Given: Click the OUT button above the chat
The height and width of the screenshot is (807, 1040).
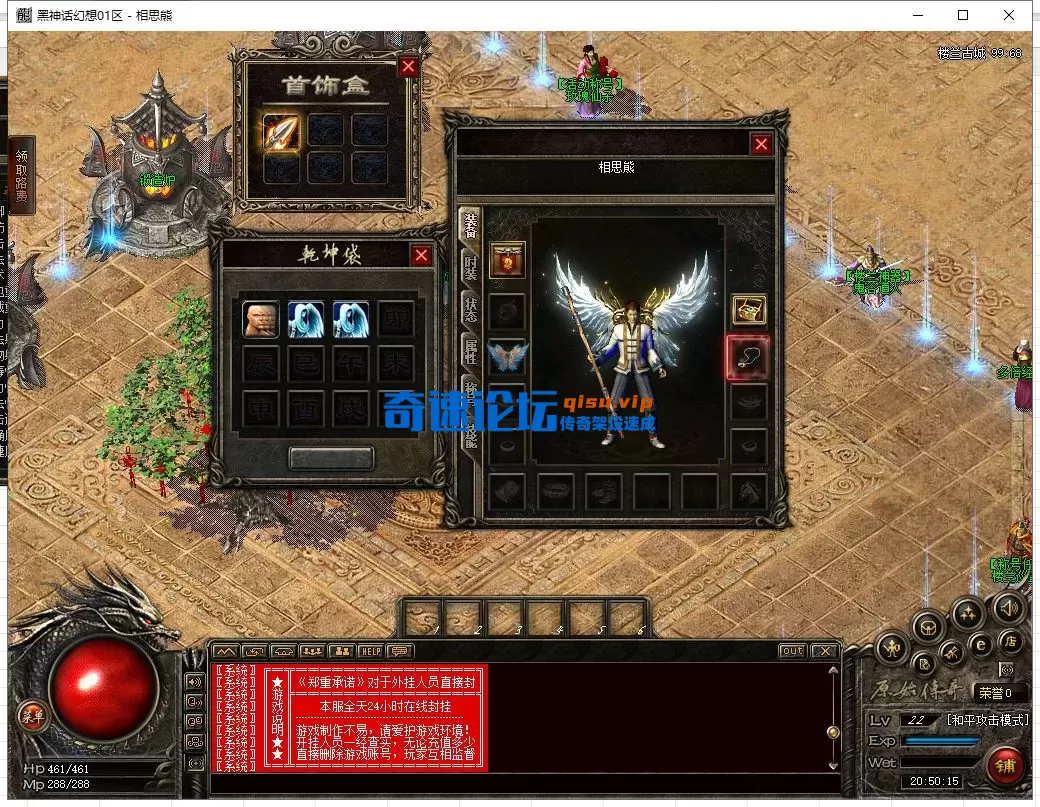Looking at the screenshot, I should pos(792,651).
